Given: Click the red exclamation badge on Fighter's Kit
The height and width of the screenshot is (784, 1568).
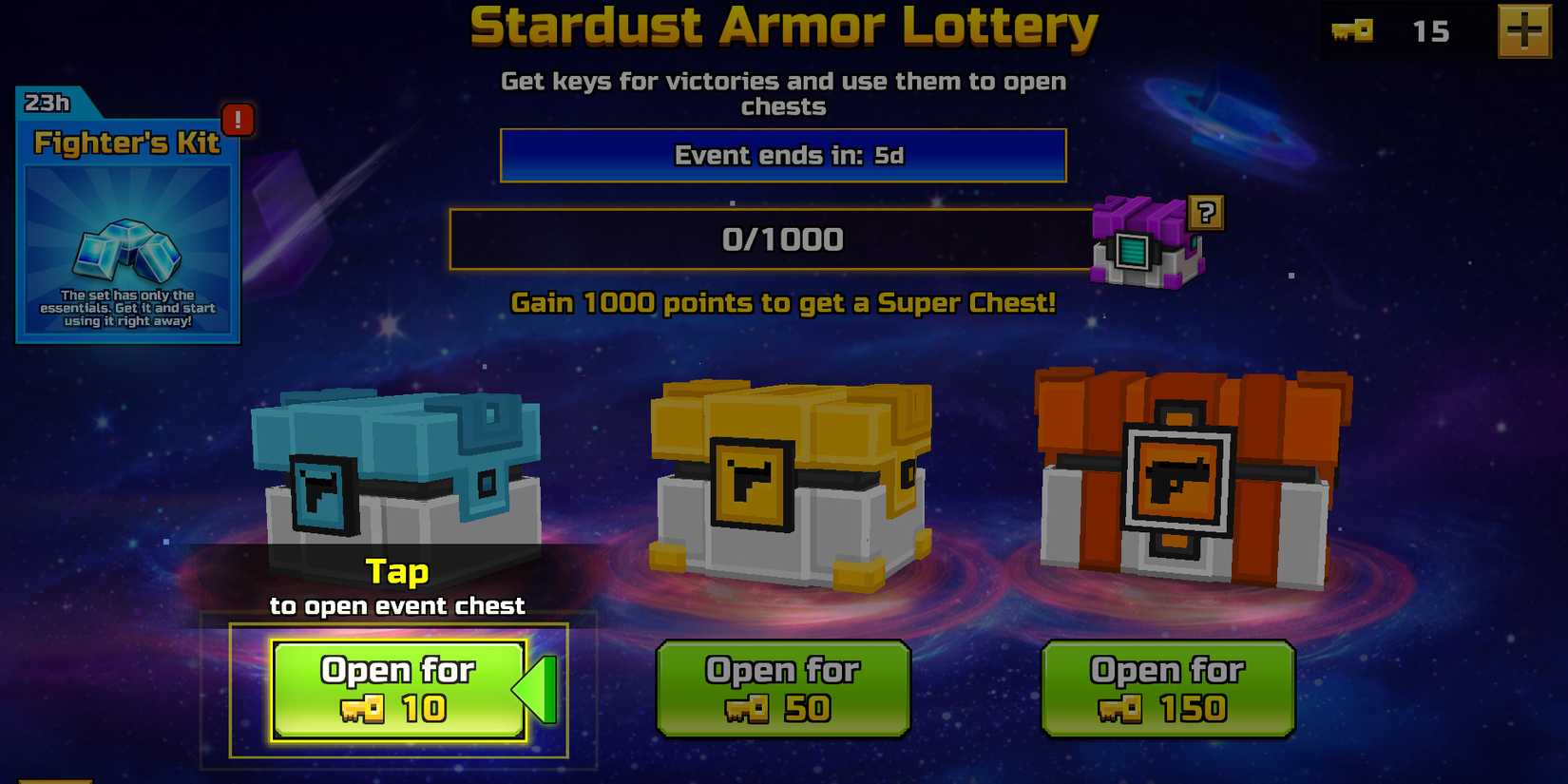Looking at the screenshot, I should [238, 121].
